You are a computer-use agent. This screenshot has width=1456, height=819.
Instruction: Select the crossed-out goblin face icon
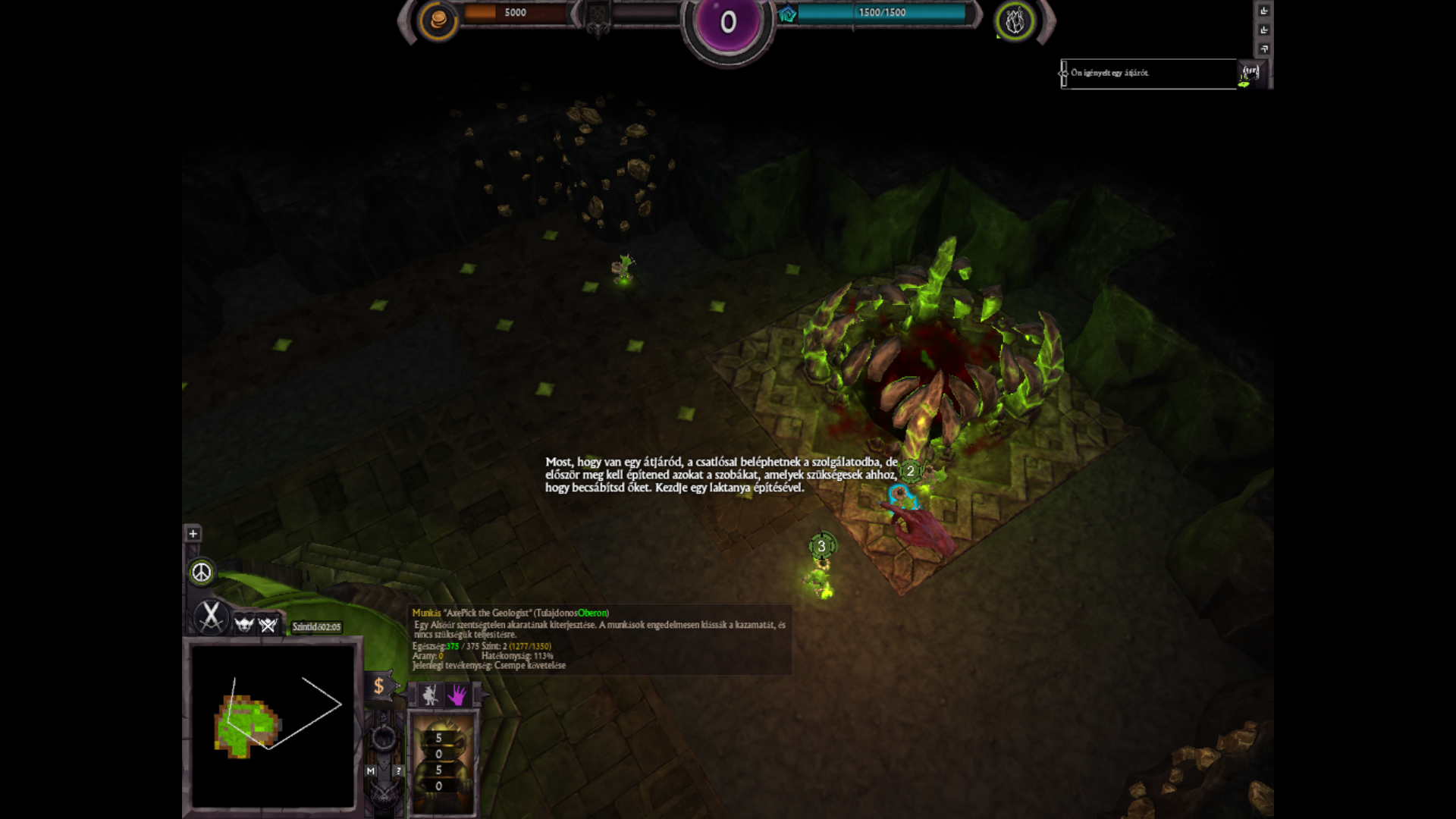point(268,624)
